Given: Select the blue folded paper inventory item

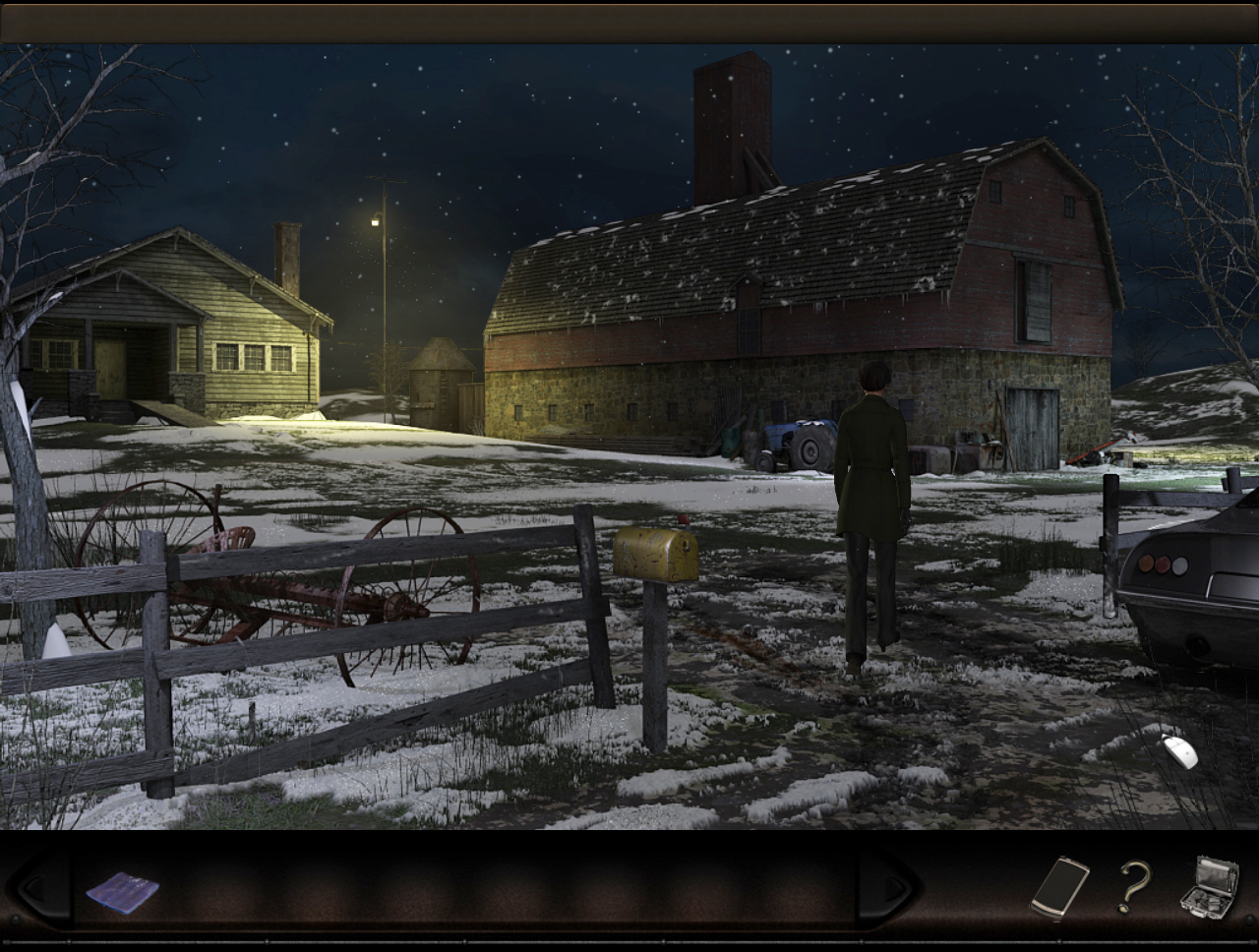Looking at the screenshot, I should click(x=122, y=892).
